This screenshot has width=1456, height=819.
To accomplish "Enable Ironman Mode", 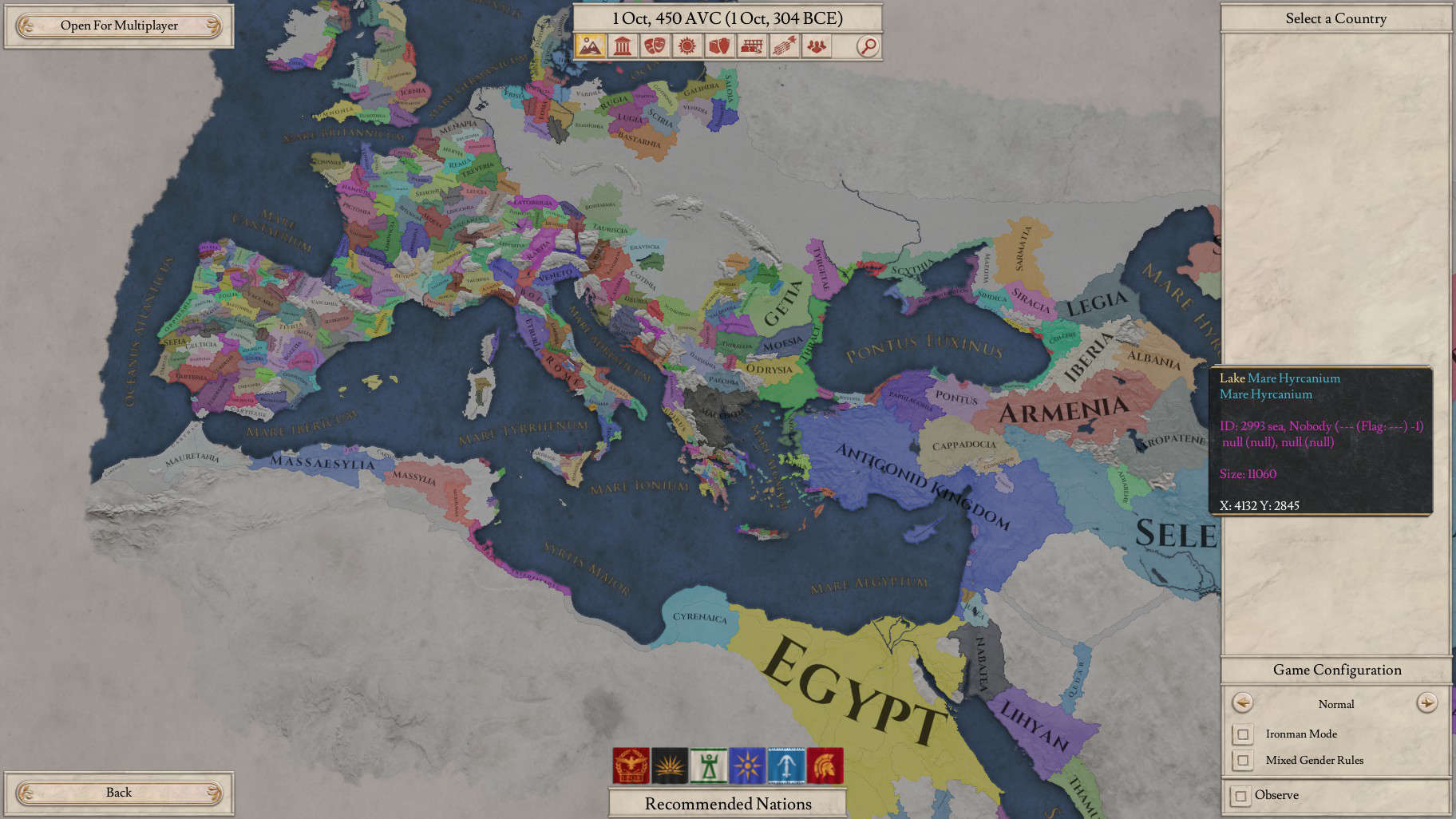I will point(1242,734).
